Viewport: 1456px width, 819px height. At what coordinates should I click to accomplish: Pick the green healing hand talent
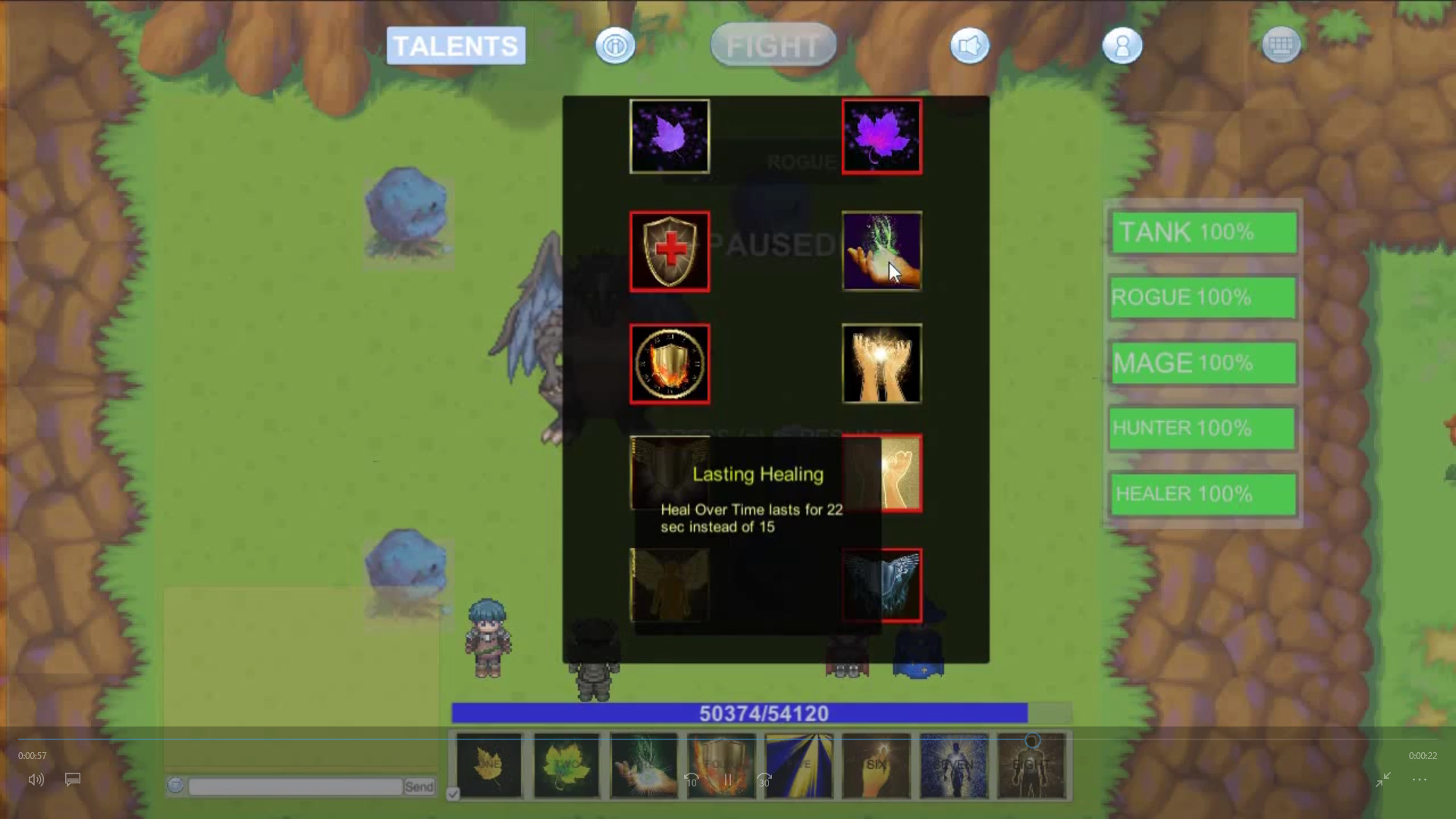pyautogui.click(x=881, y=251)
